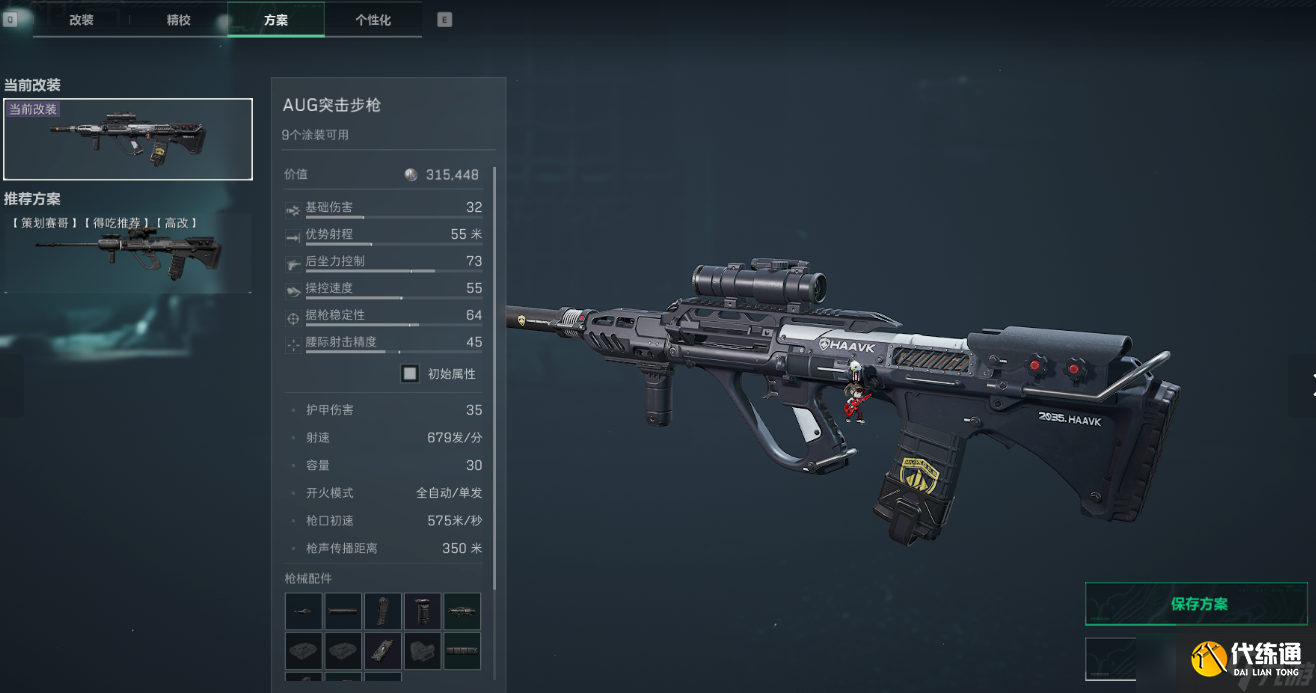Select the barrel attachment slot
This screenshot has width=1316, height=693.
pyautogui.click(x=303, y=611)
